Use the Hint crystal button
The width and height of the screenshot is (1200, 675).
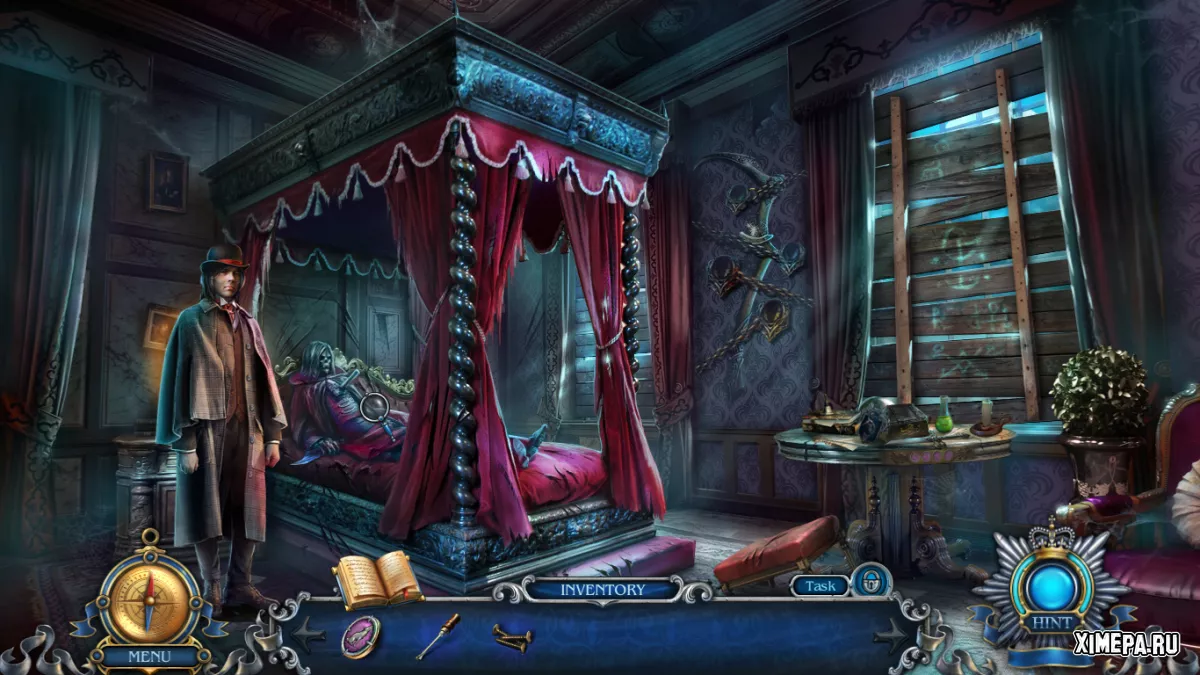(x=1051, y=585)
